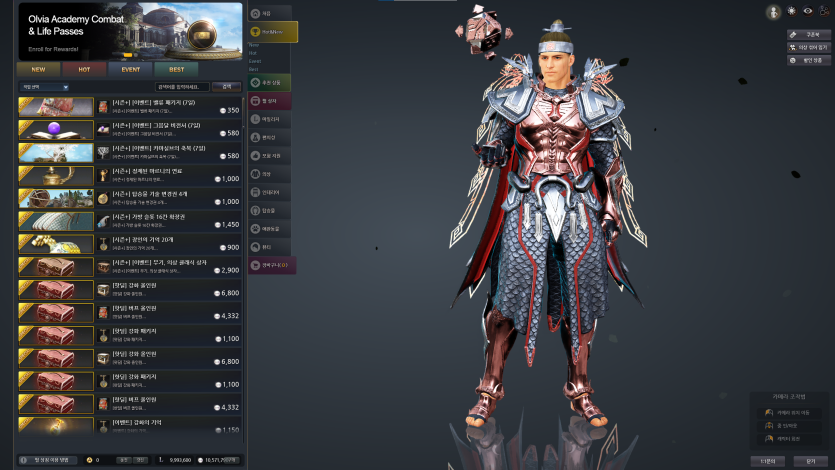Viewport: 835px width, 470px height.
Task: Switch to the BEST tab
Action: coord(175,69)
